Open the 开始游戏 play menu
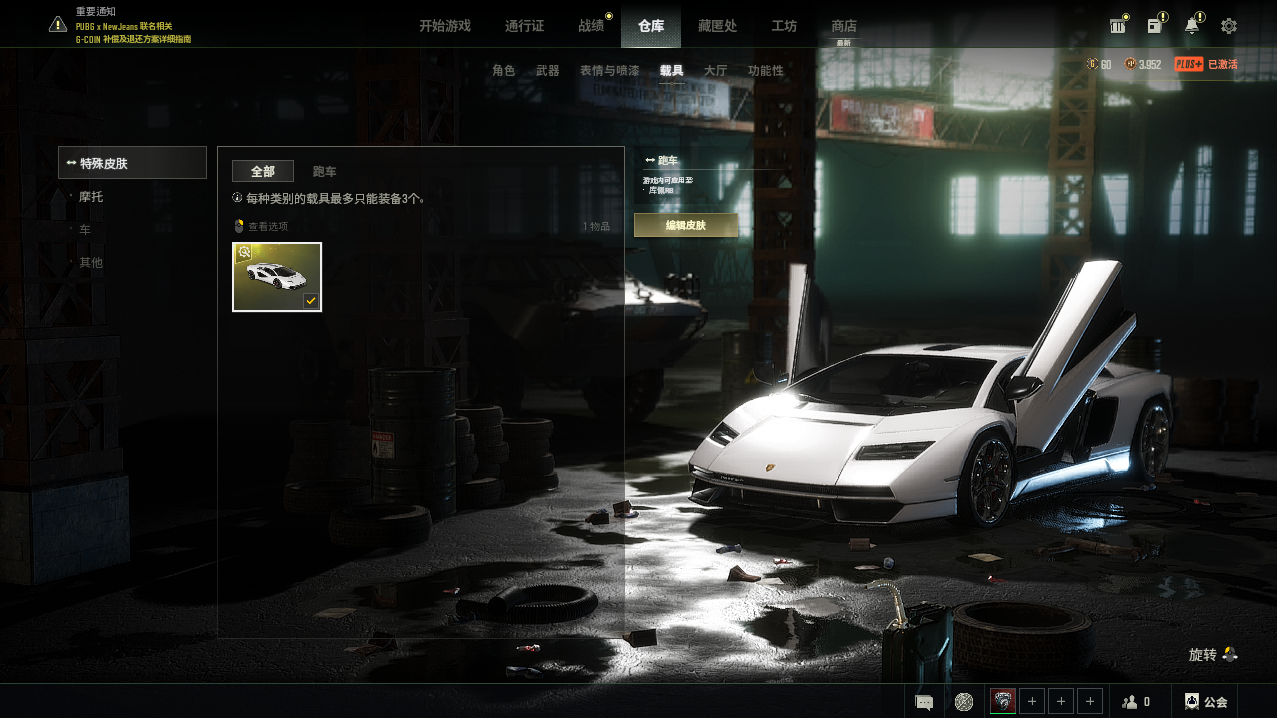The width and height of the screenshot is (1277, 718). [444, 26]
